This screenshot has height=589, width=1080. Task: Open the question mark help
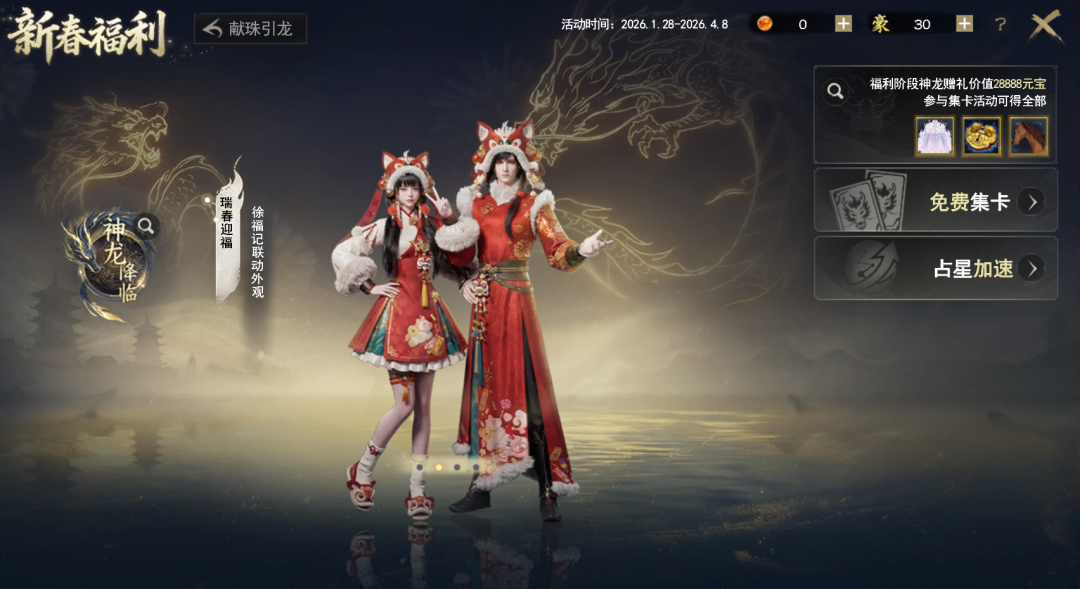pyautogui.click(x=1000, y=24)
